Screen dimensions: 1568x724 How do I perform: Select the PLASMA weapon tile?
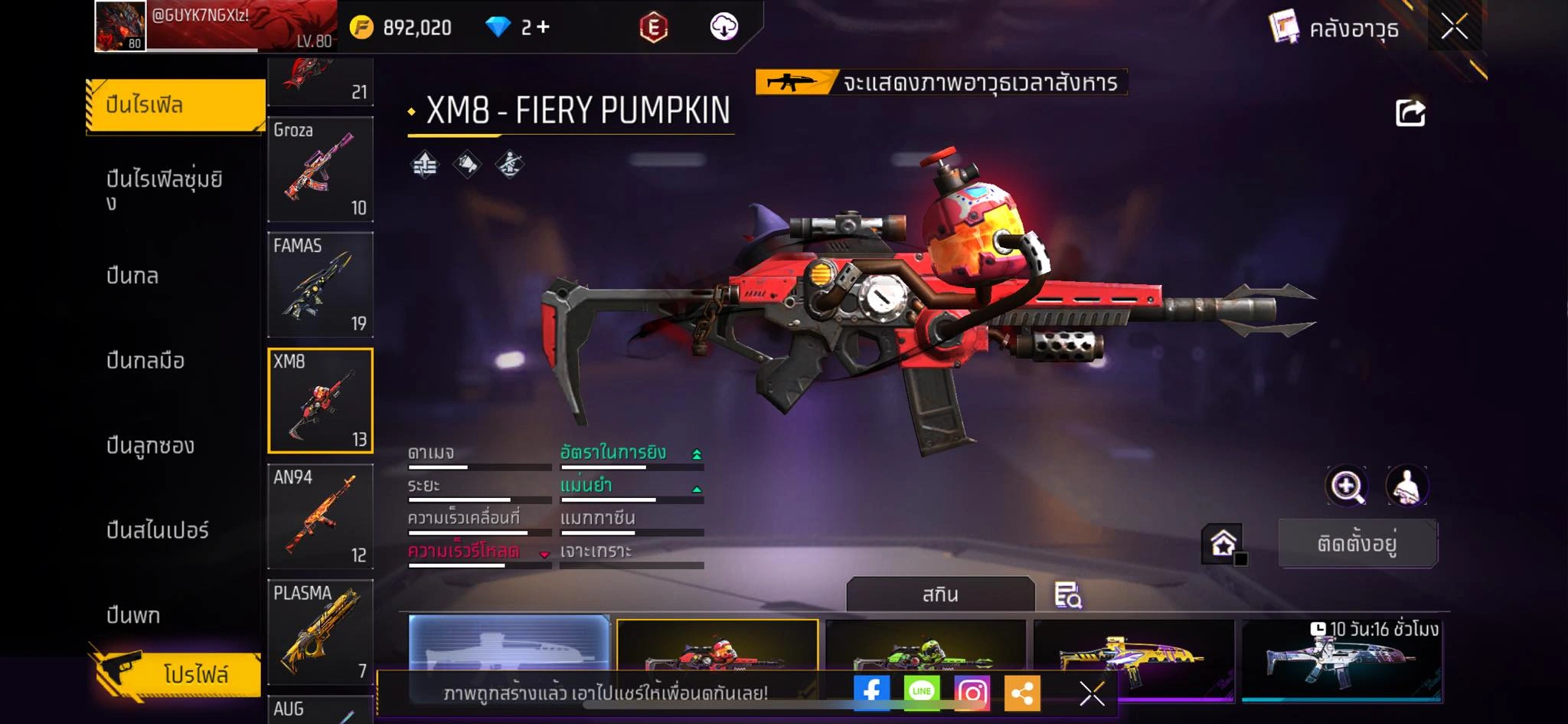[320, 632]
